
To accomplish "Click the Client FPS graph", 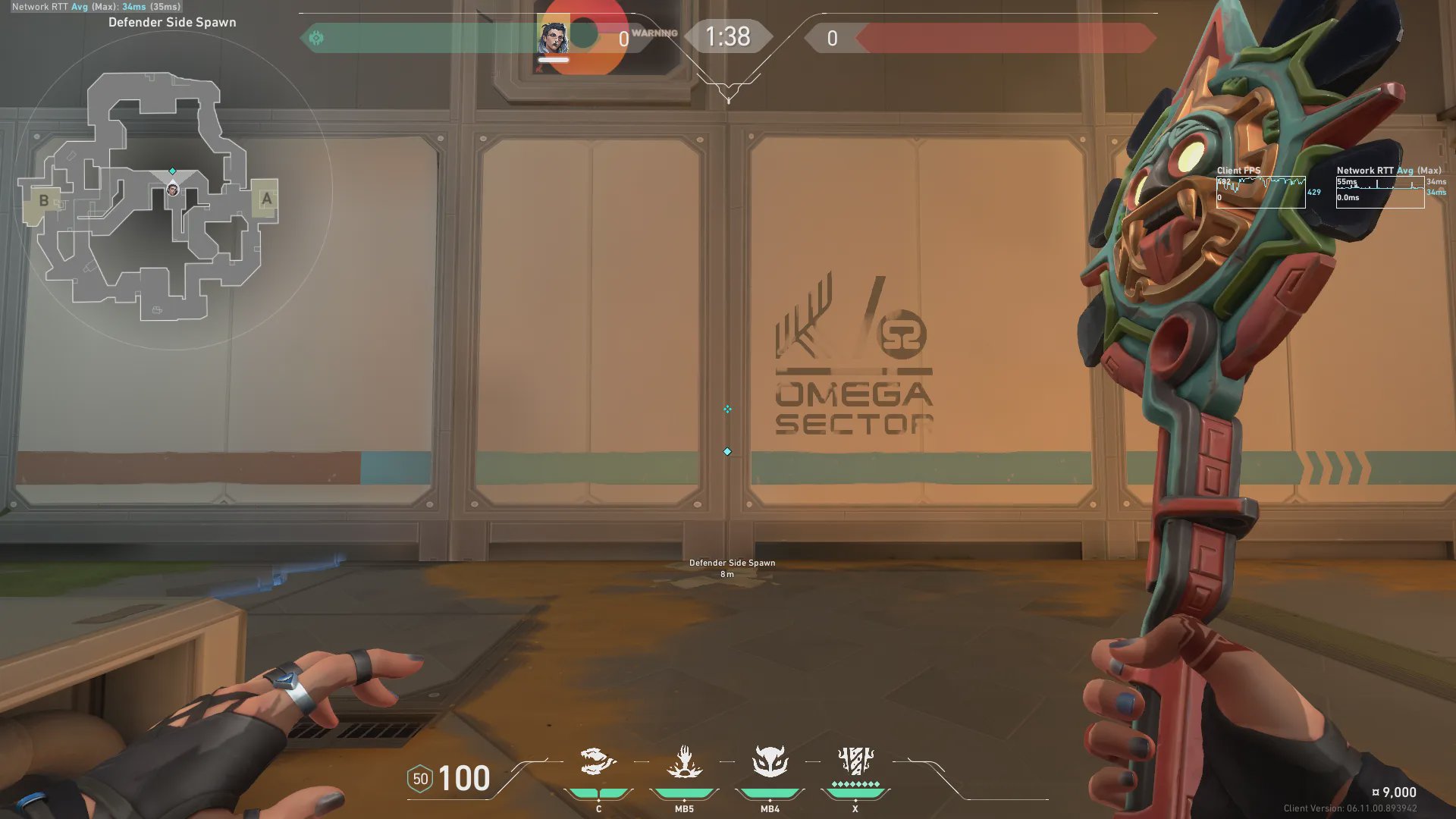I will (x=1260, y=192).
